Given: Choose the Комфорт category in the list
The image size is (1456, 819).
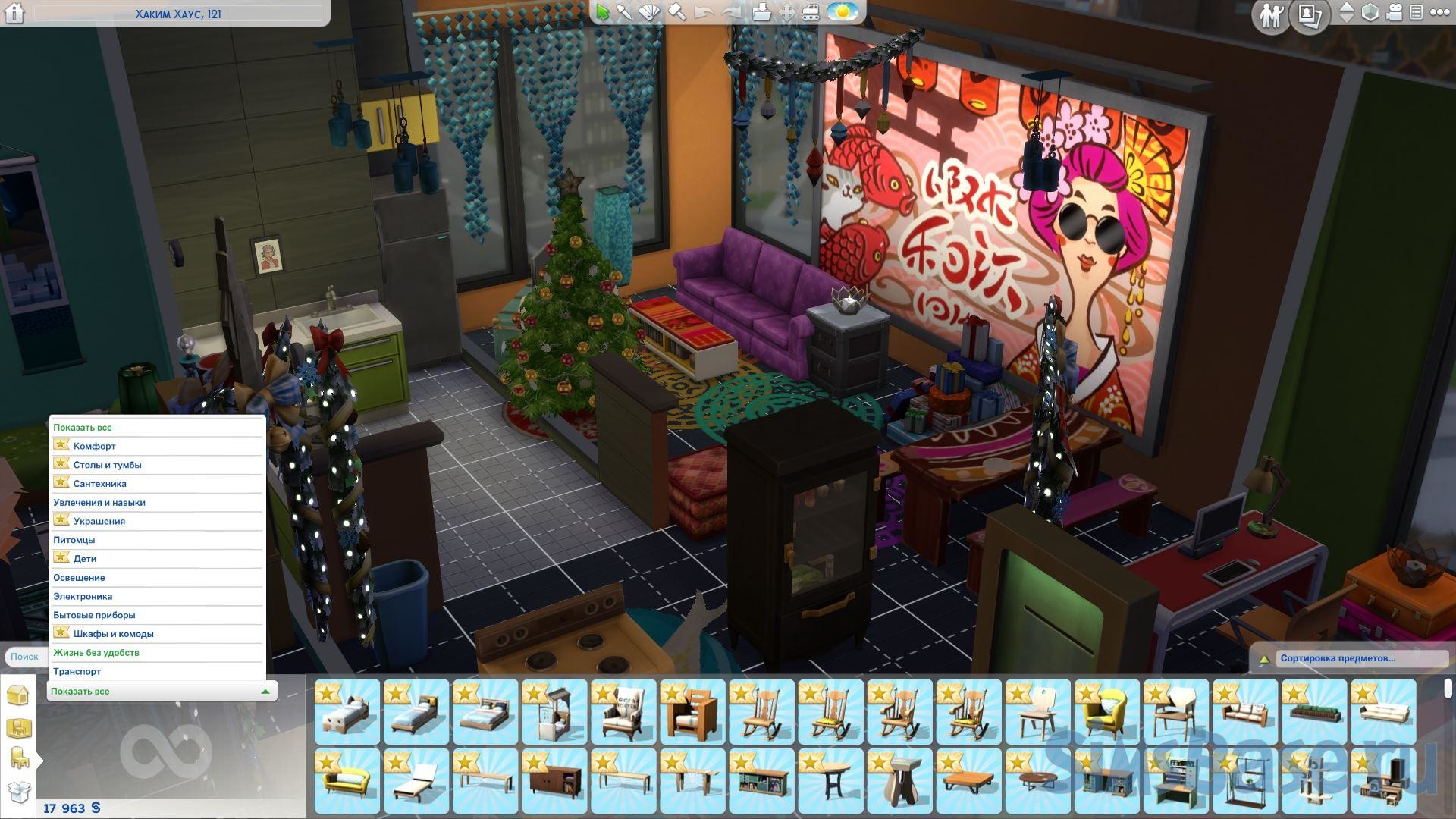Looking at the screenshot, I should pyautogui.click(x=94, y=446).
